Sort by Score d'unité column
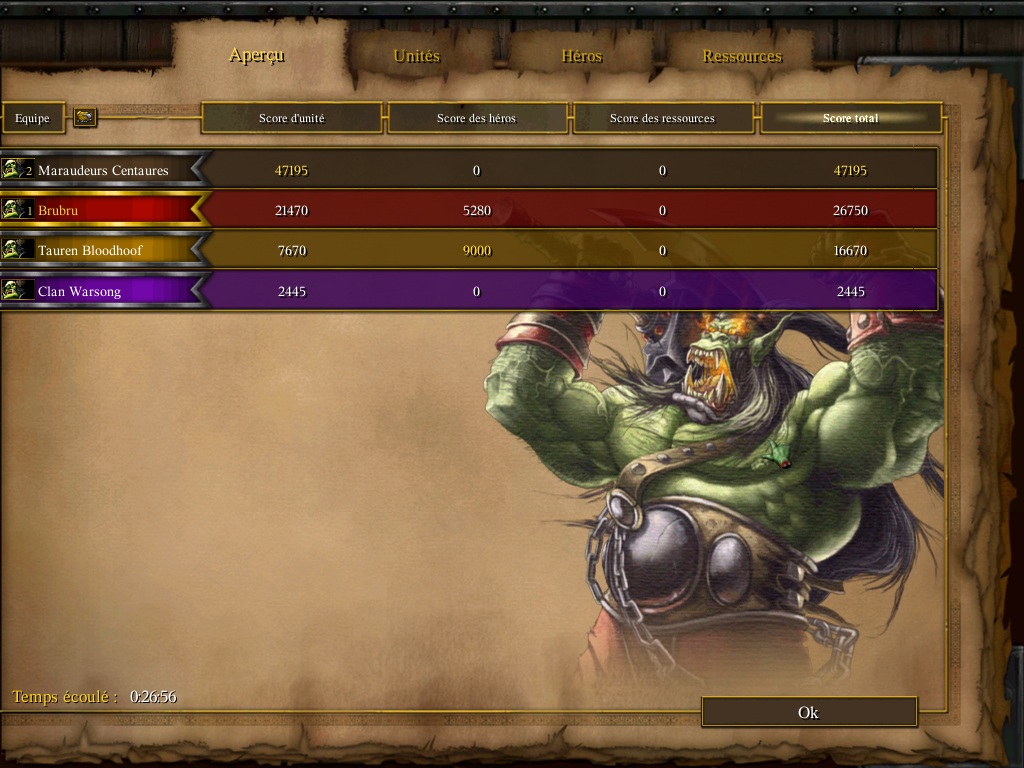The height and width of the screenshot is (768, 1024). coord(291,118)
